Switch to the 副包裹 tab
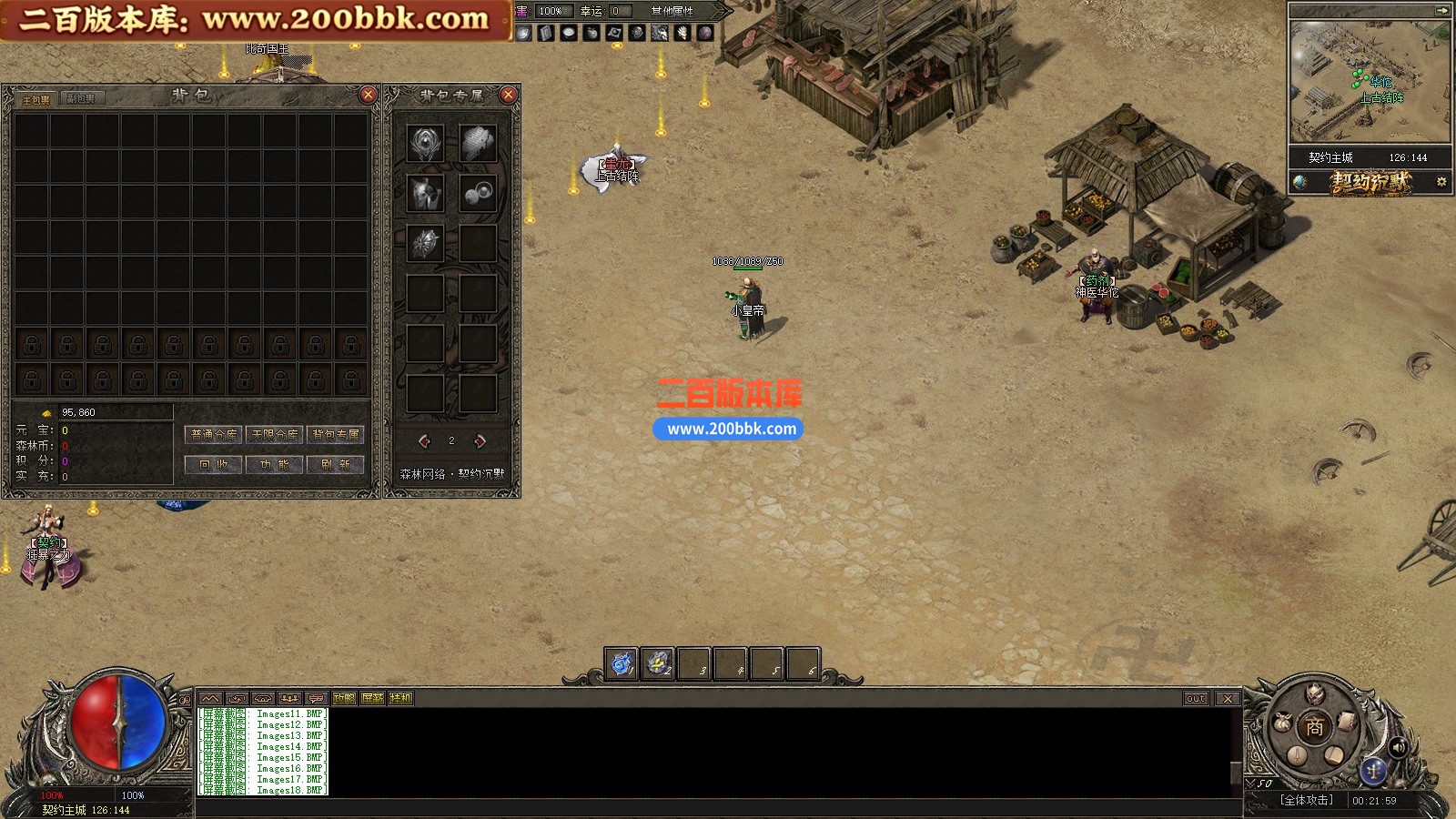1456x819 pixels. coord(81,98)
